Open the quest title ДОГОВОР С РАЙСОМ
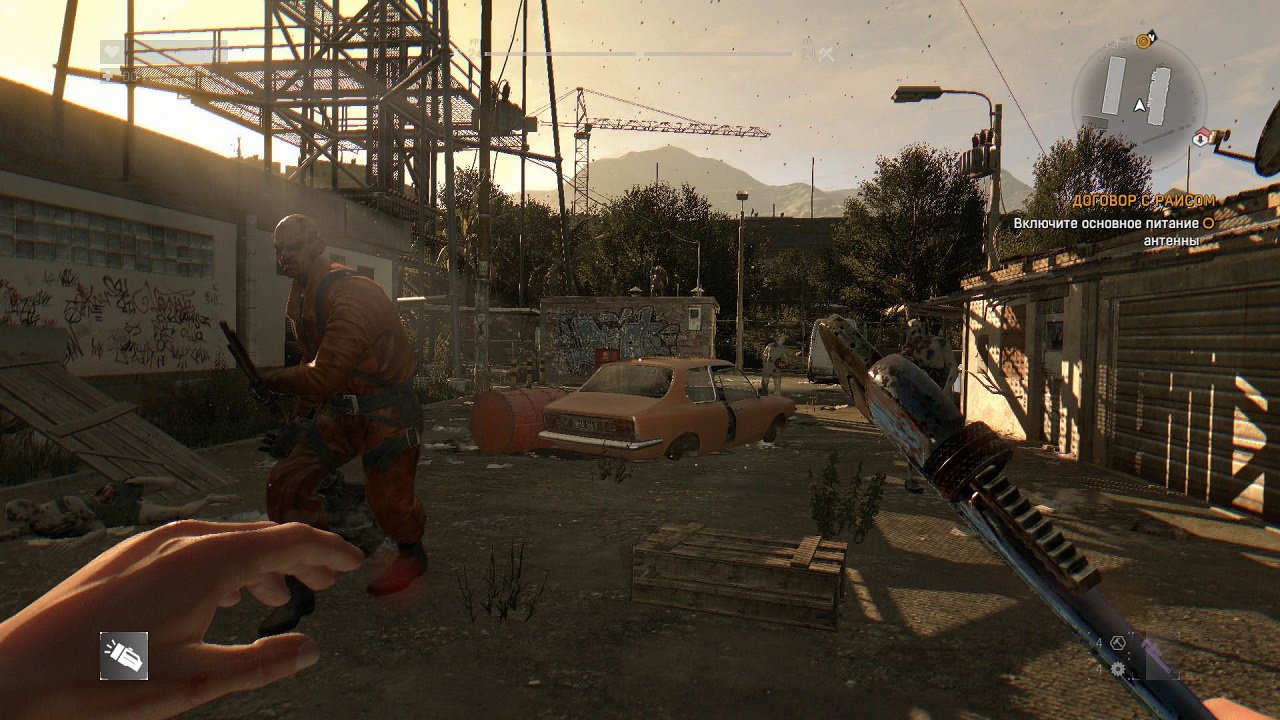 pyautogui.click(x=1144, y=200)
